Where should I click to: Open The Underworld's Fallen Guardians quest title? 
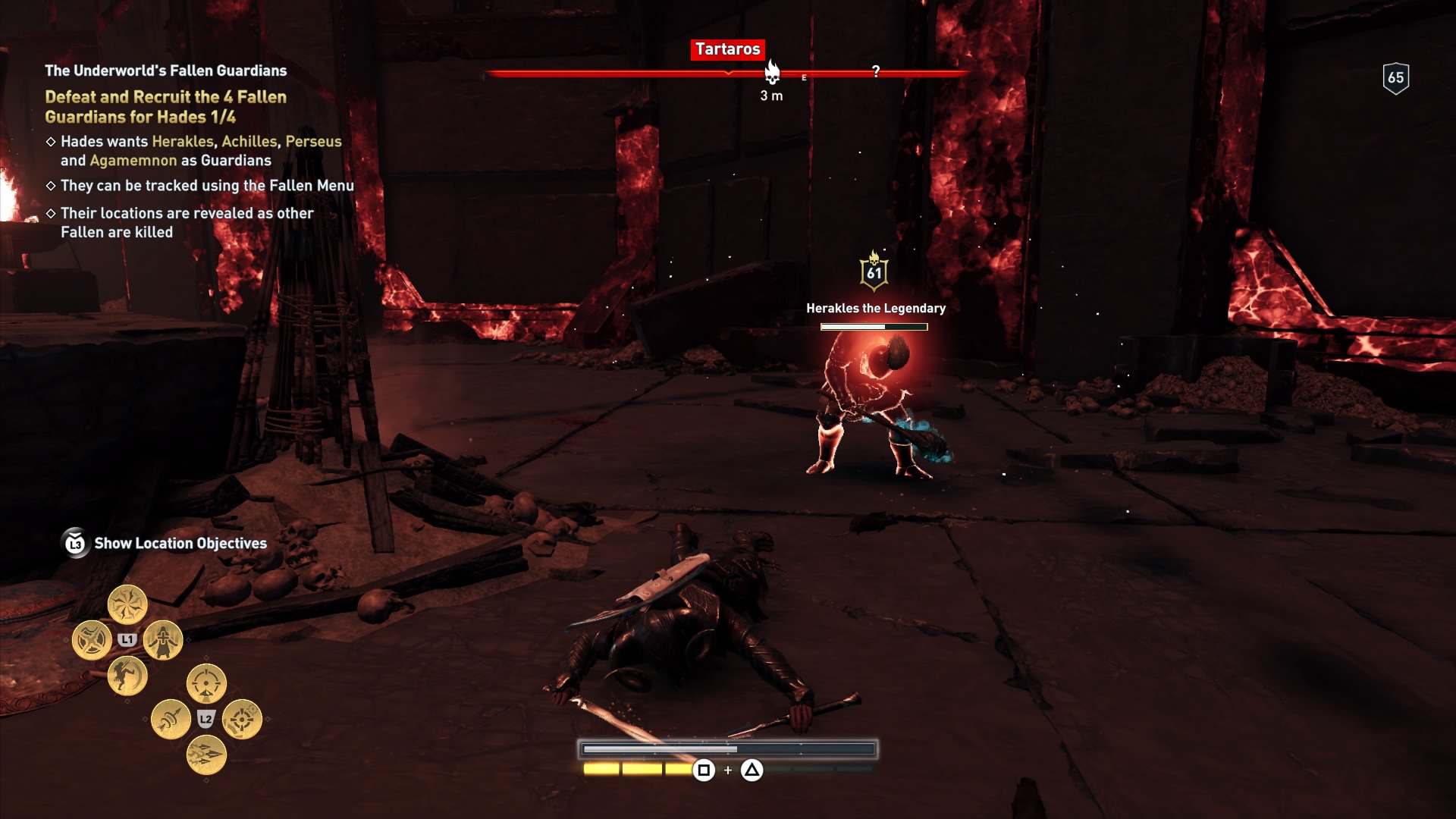[165, 71]
